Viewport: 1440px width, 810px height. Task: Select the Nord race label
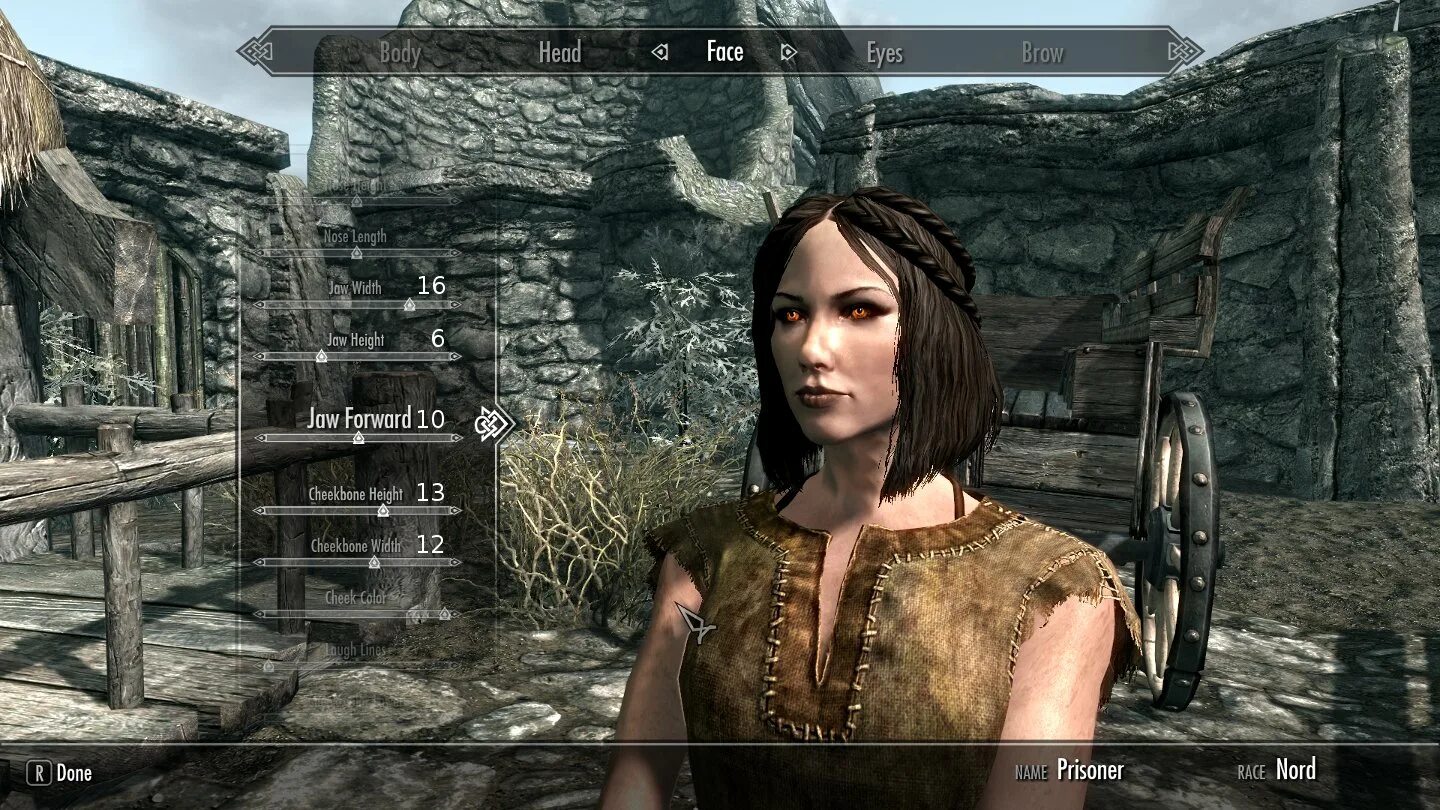[x=1295, y=770]
